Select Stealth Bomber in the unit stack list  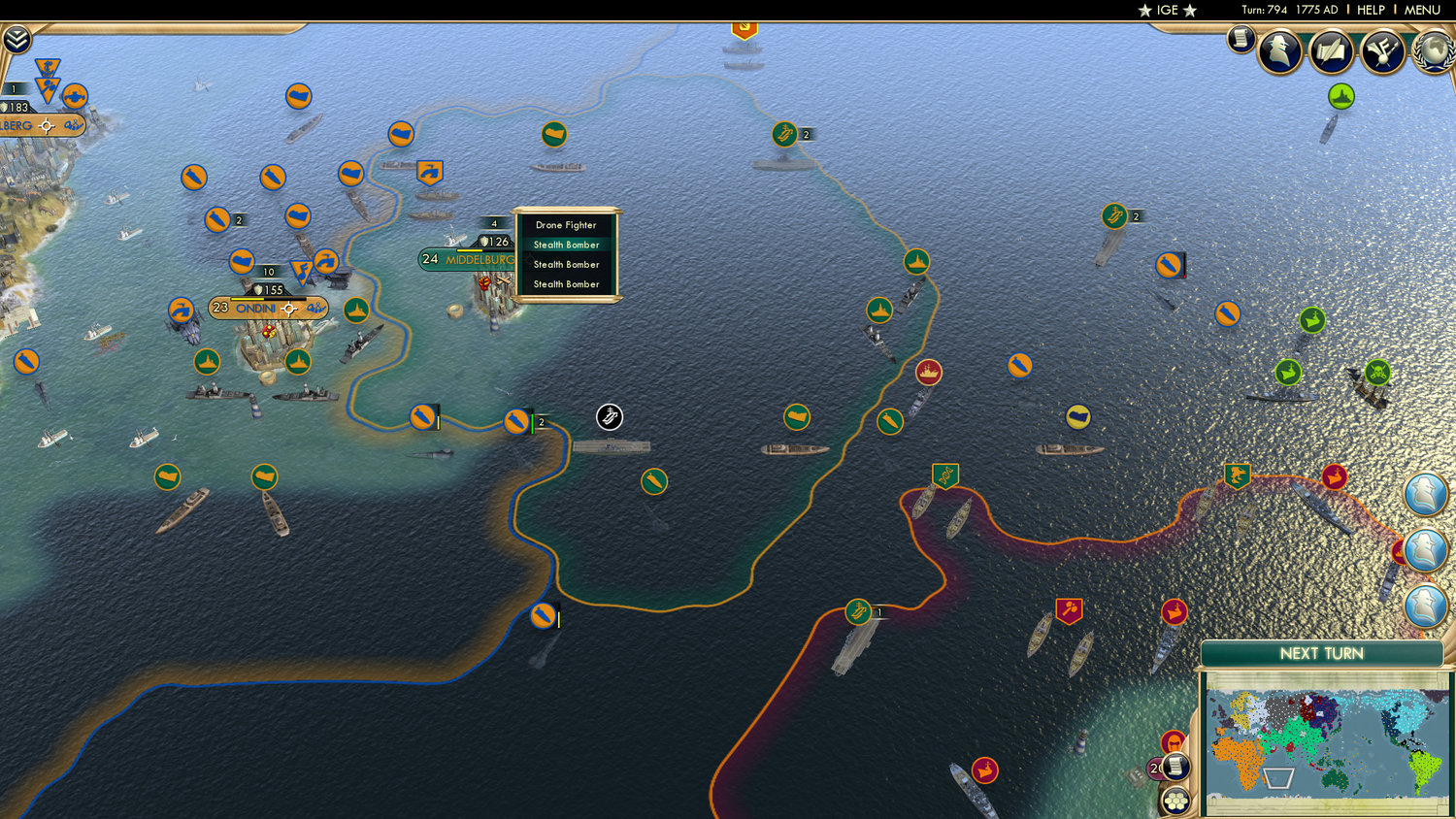pyautogui.click(x=566, y=245)
